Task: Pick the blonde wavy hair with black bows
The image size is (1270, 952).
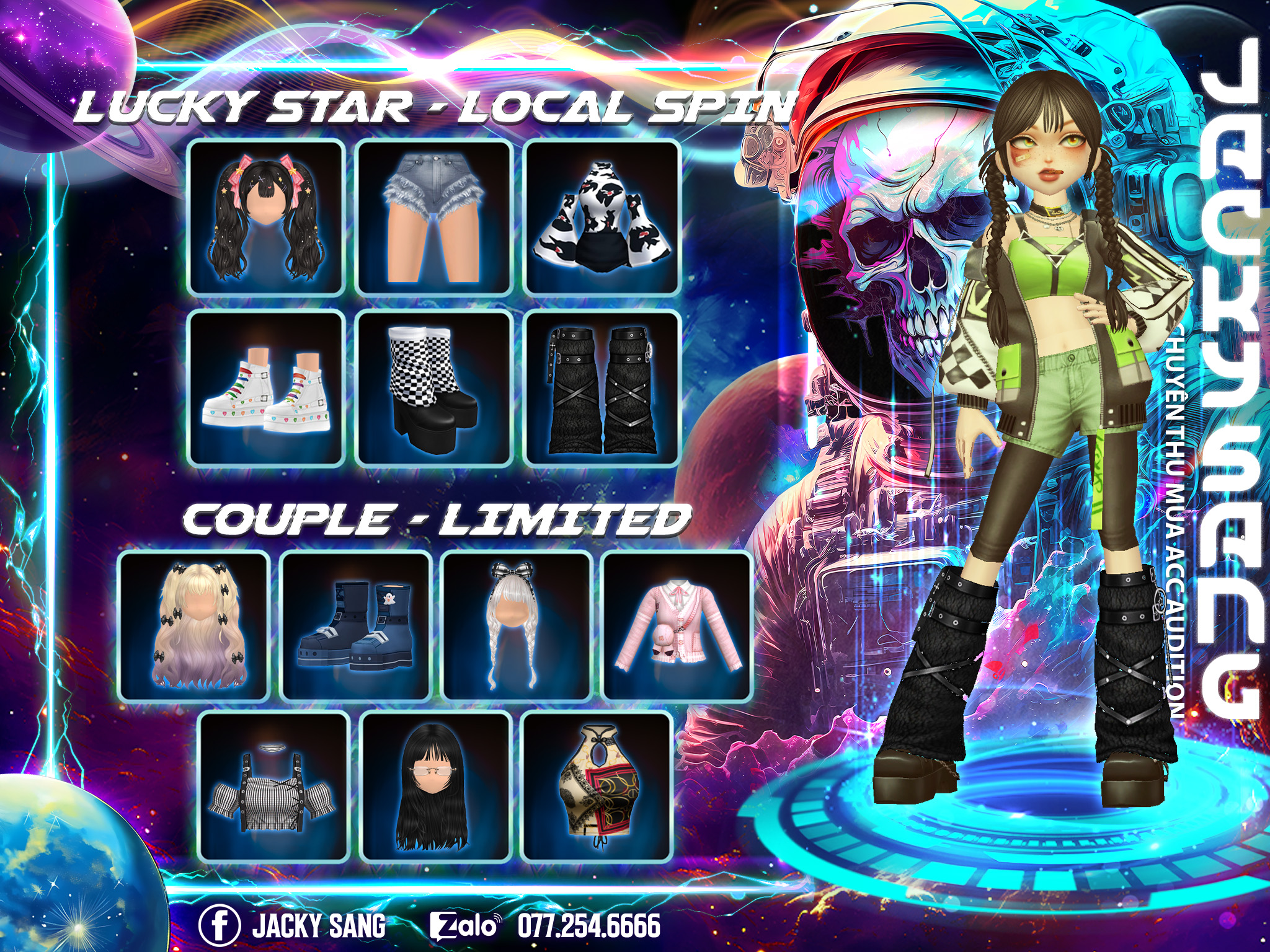Action: [x=194, y=626]
